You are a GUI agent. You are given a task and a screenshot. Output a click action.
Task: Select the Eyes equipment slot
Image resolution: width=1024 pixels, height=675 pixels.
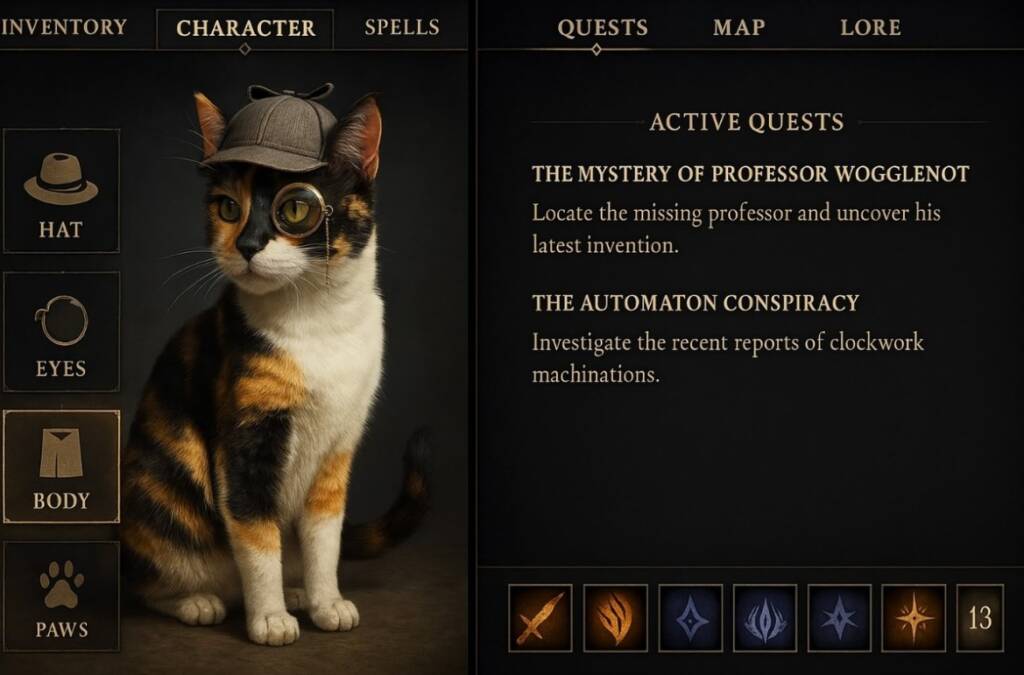[x=61, y=332]
